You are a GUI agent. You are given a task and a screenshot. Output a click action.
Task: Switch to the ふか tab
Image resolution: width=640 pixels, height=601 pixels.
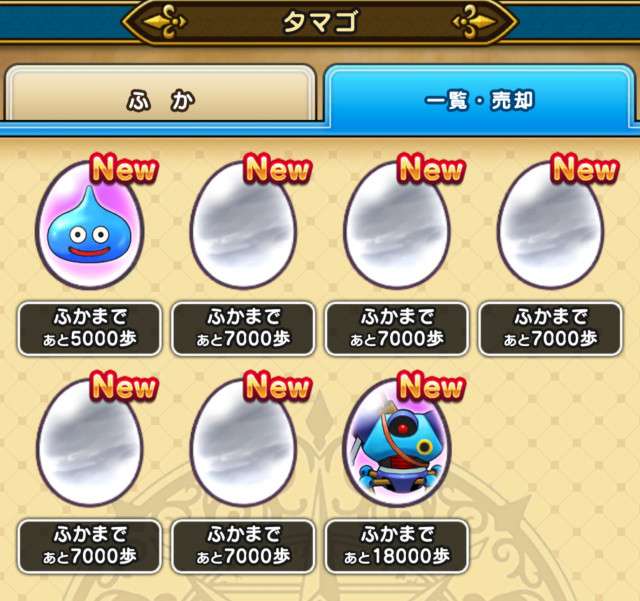(x=160, y=101)
